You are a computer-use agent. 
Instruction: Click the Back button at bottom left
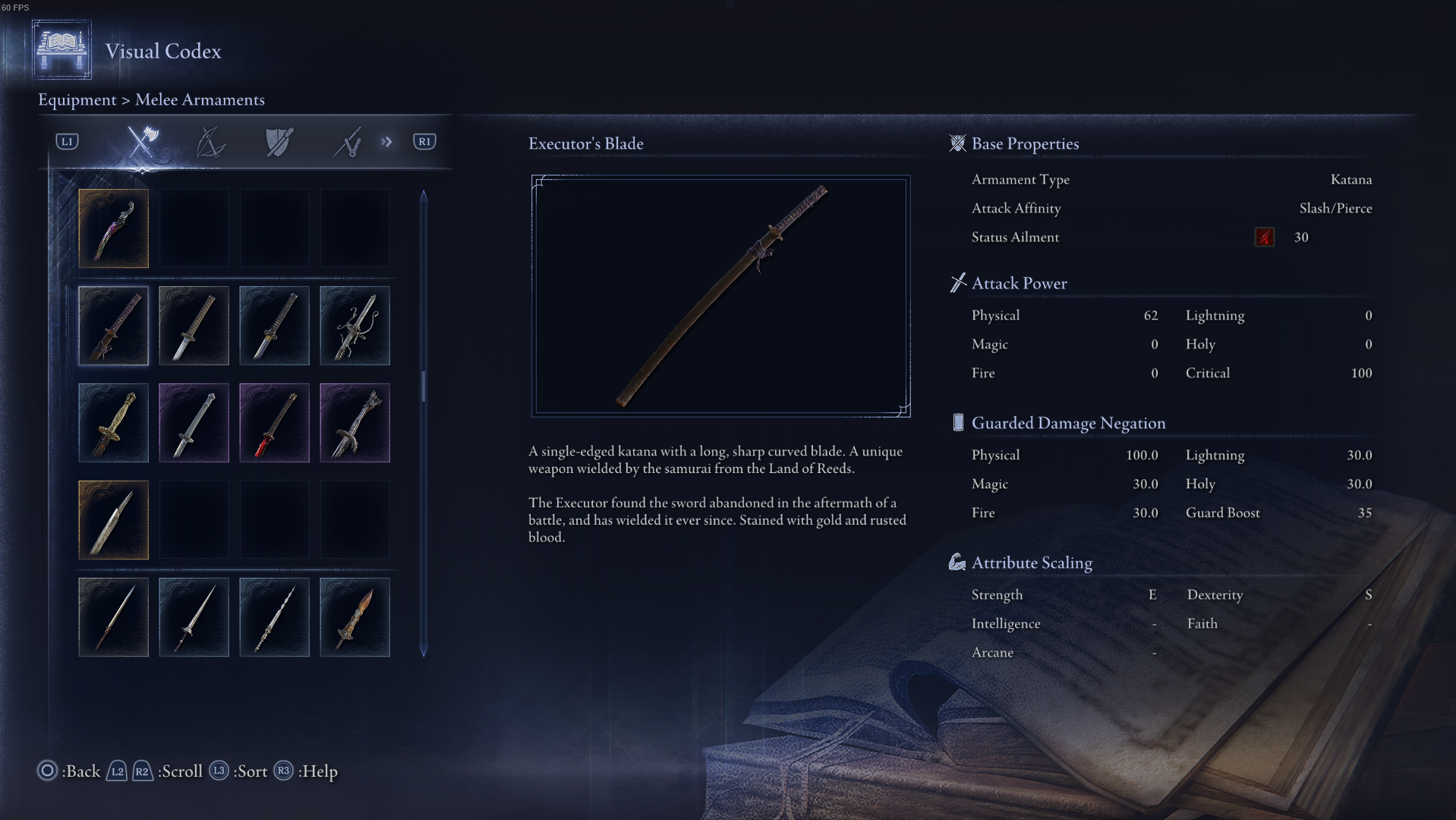click(46, 771)
